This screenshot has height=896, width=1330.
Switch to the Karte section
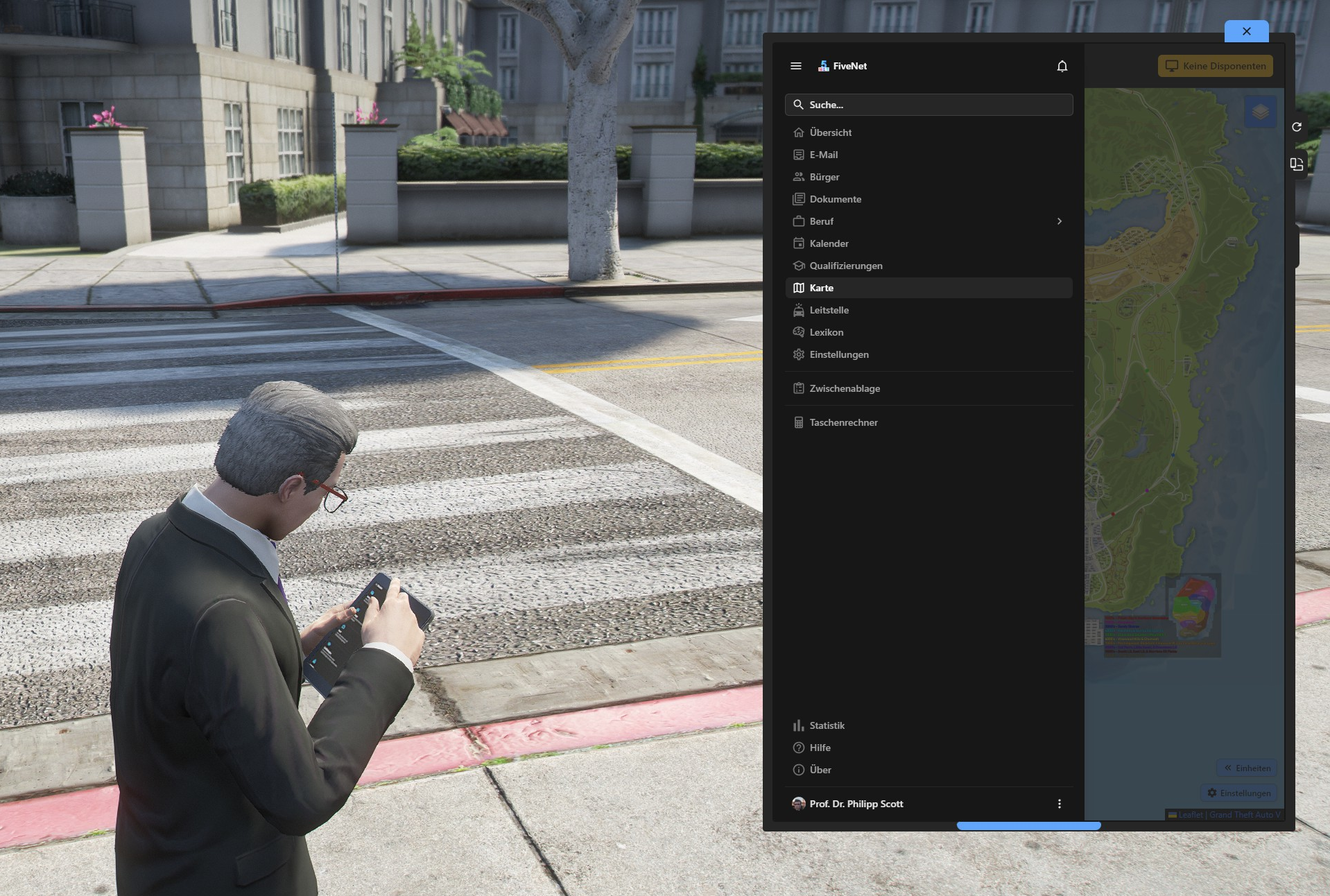pos(821,288)
